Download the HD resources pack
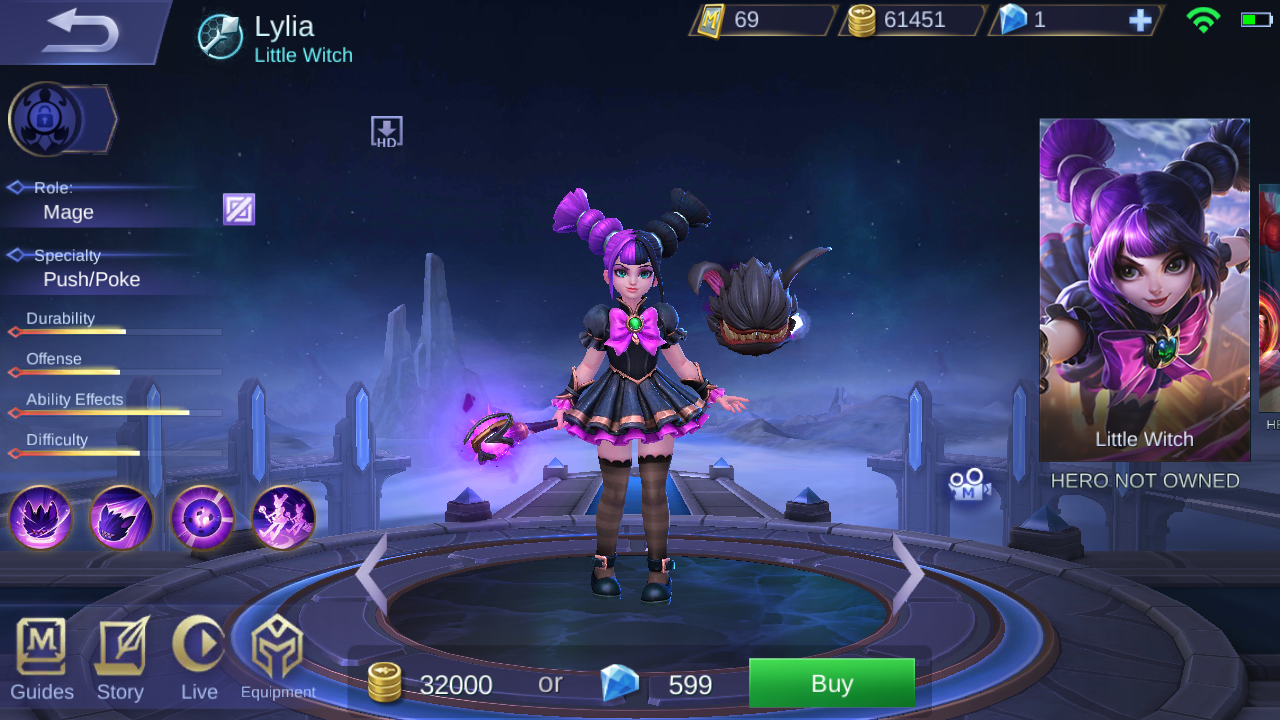 386,130
